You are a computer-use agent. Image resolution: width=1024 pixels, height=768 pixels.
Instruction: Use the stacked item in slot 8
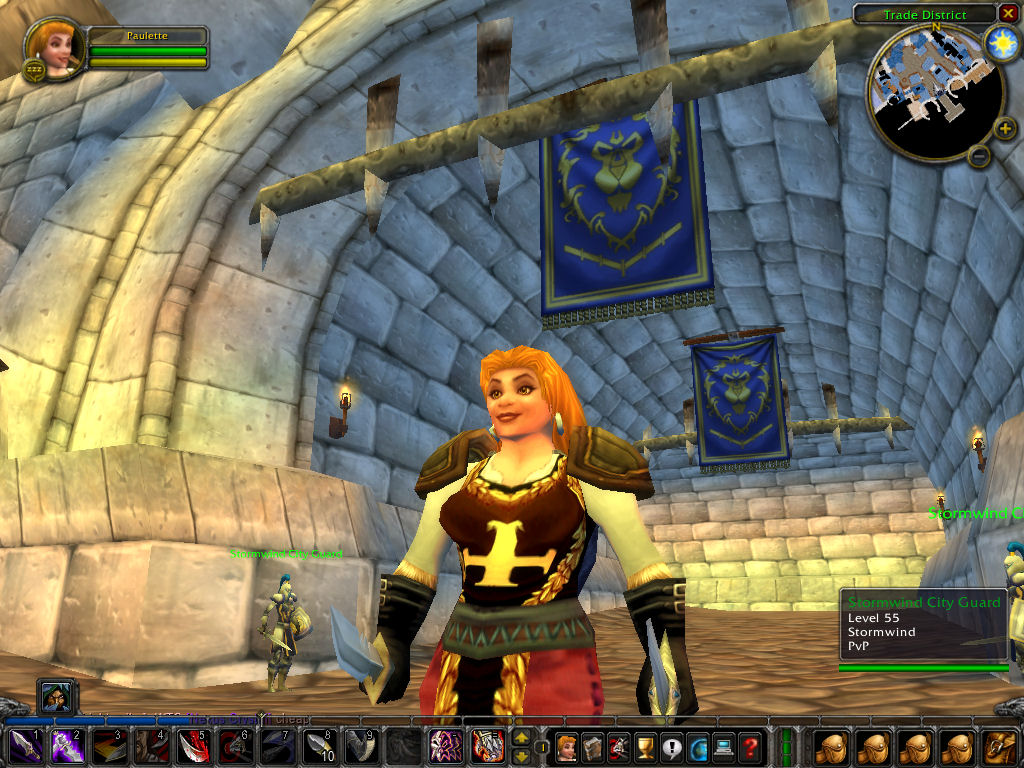pos(319,747)
